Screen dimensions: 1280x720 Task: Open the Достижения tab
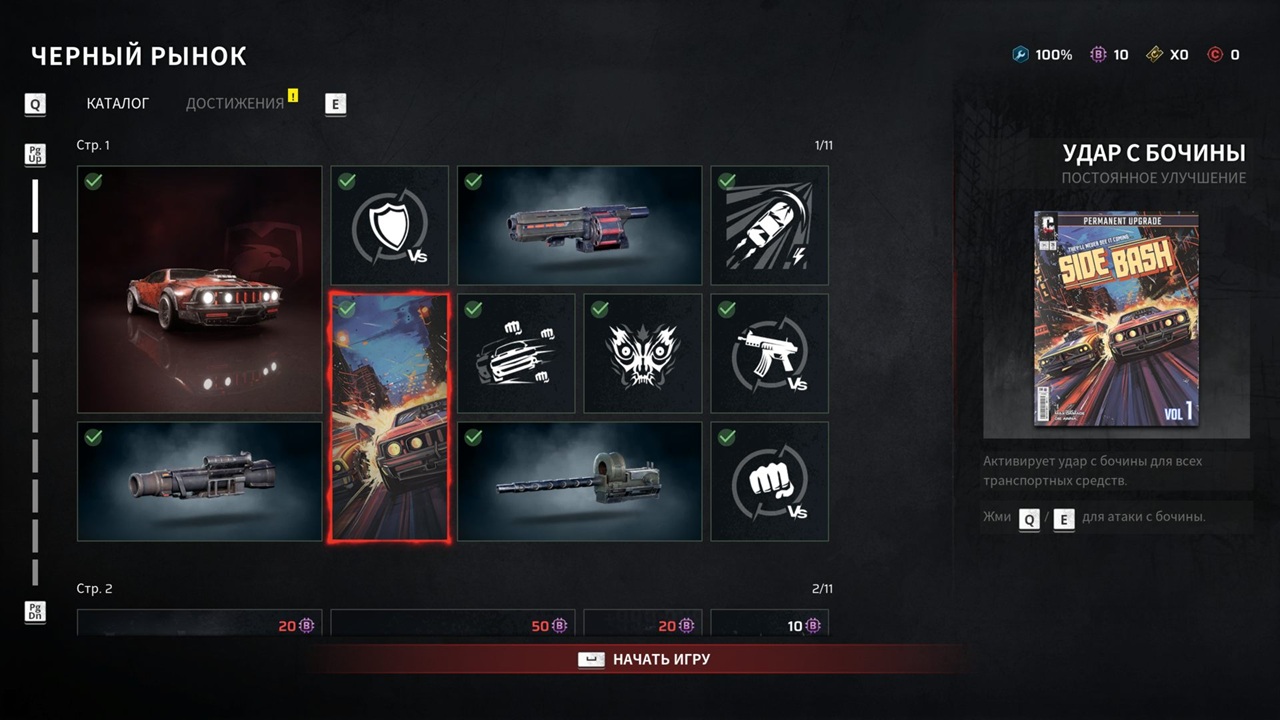click(235, 103)
